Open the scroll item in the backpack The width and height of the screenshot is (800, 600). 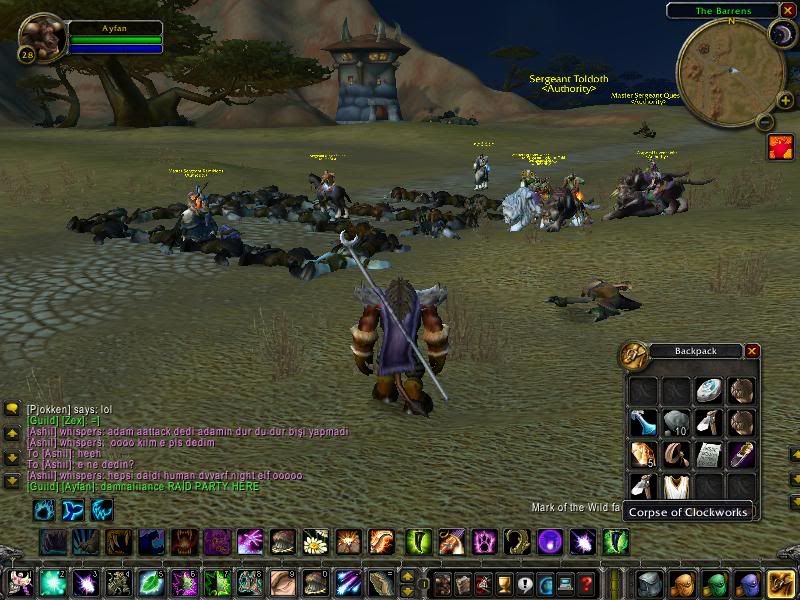coord(708,454)
